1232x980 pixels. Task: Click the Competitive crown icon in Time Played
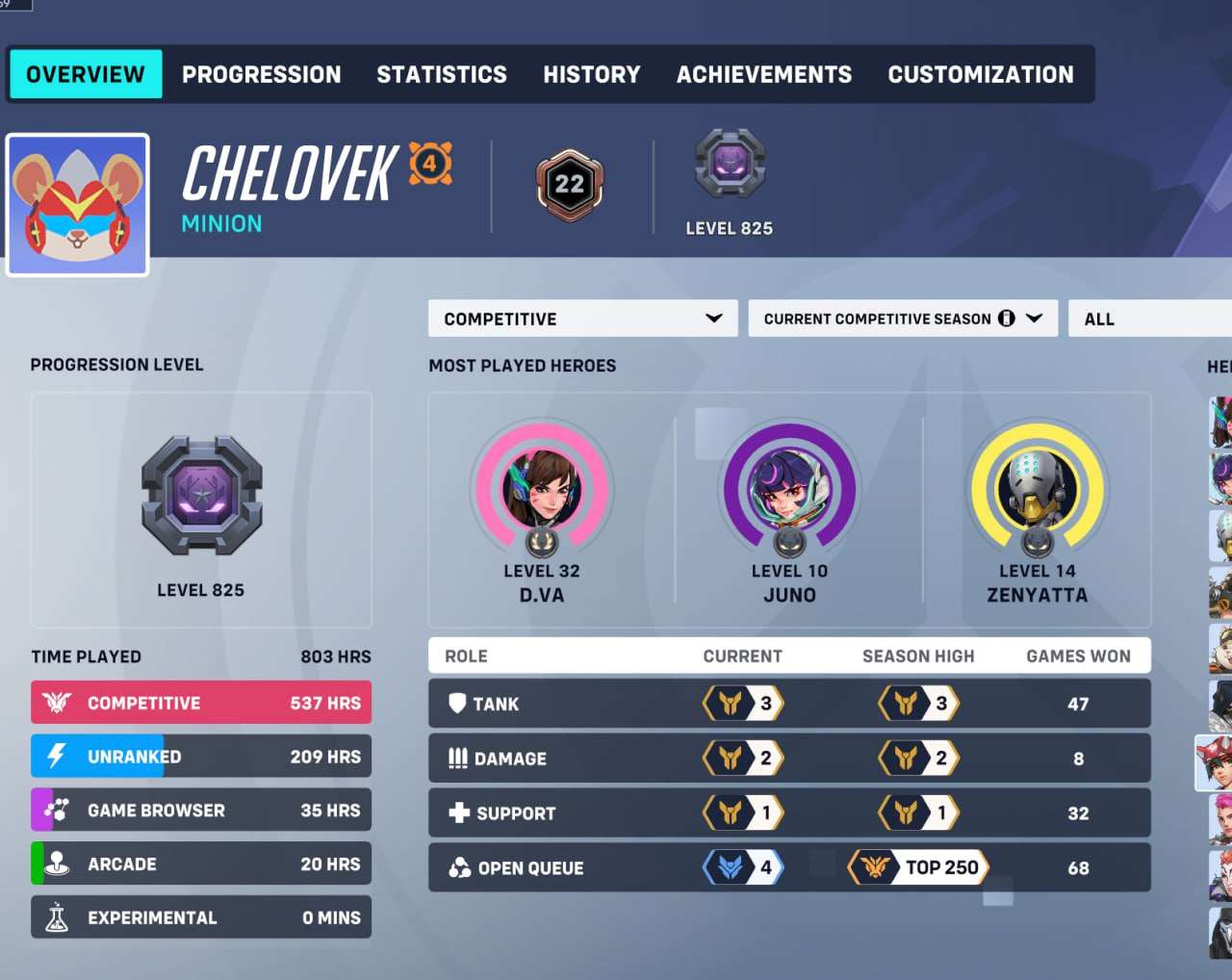click(x=58, y=702)
